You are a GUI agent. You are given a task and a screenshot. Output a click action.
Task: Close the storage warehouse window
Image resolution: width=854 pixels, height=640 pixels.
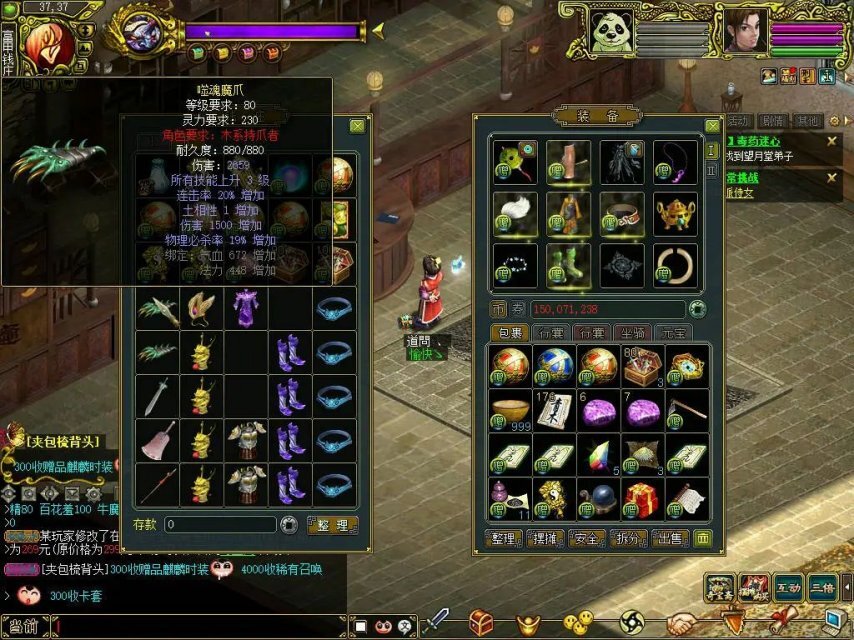pyautogui.click(x=357, y=126)
